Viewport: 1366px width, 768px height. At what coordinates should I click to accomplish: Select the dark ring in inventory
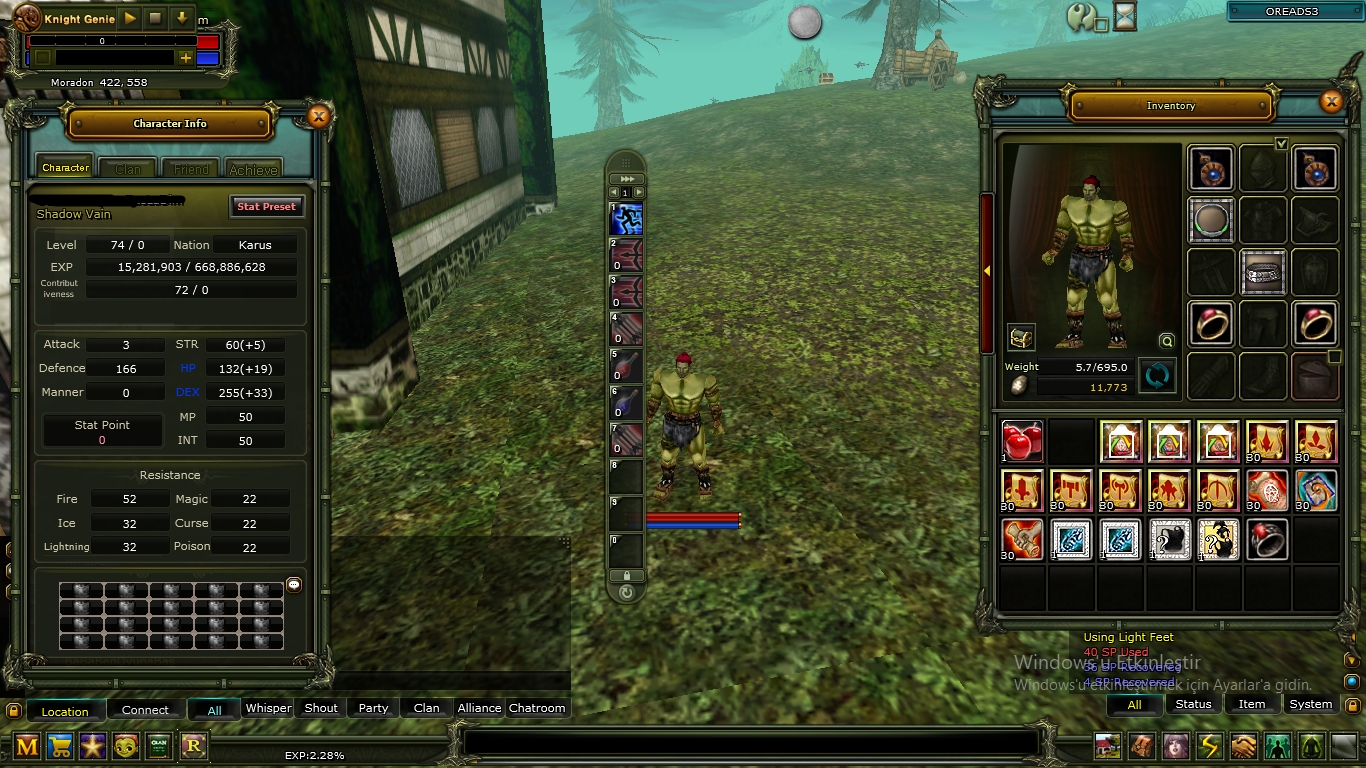1267,539
